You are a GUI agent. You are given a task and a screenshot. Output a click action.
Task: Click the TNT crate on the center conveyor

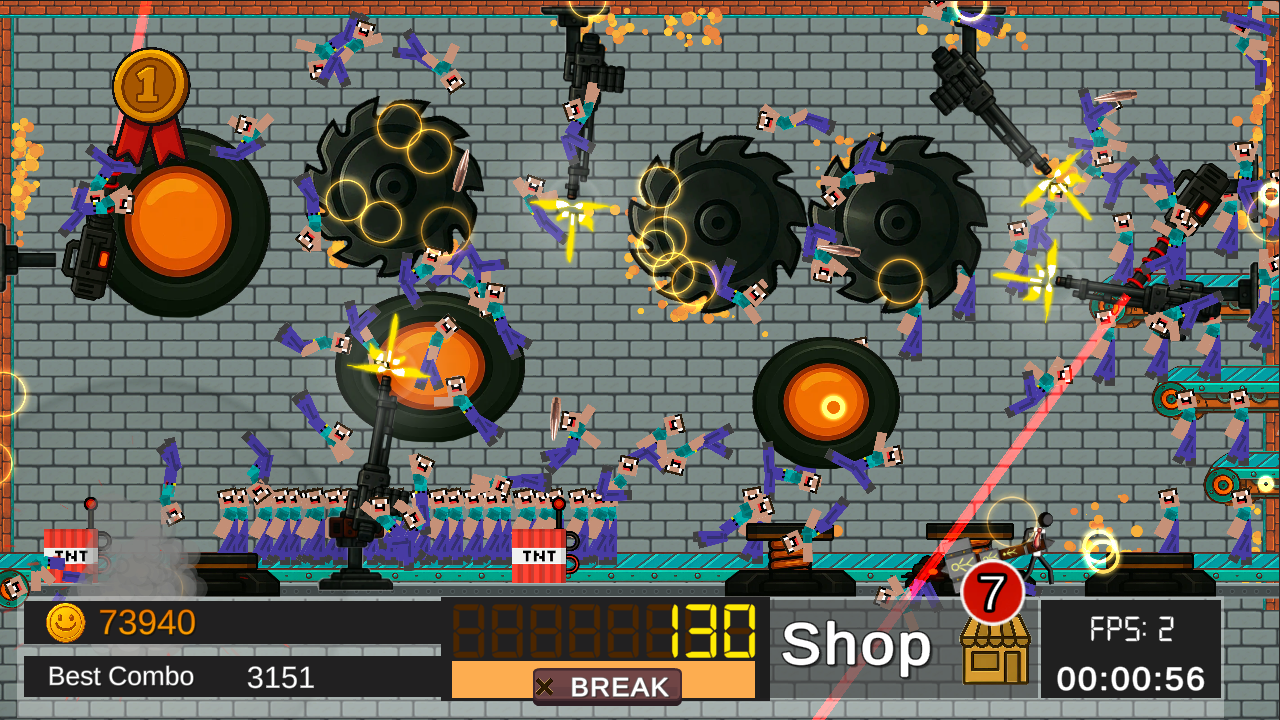[539, 555]
